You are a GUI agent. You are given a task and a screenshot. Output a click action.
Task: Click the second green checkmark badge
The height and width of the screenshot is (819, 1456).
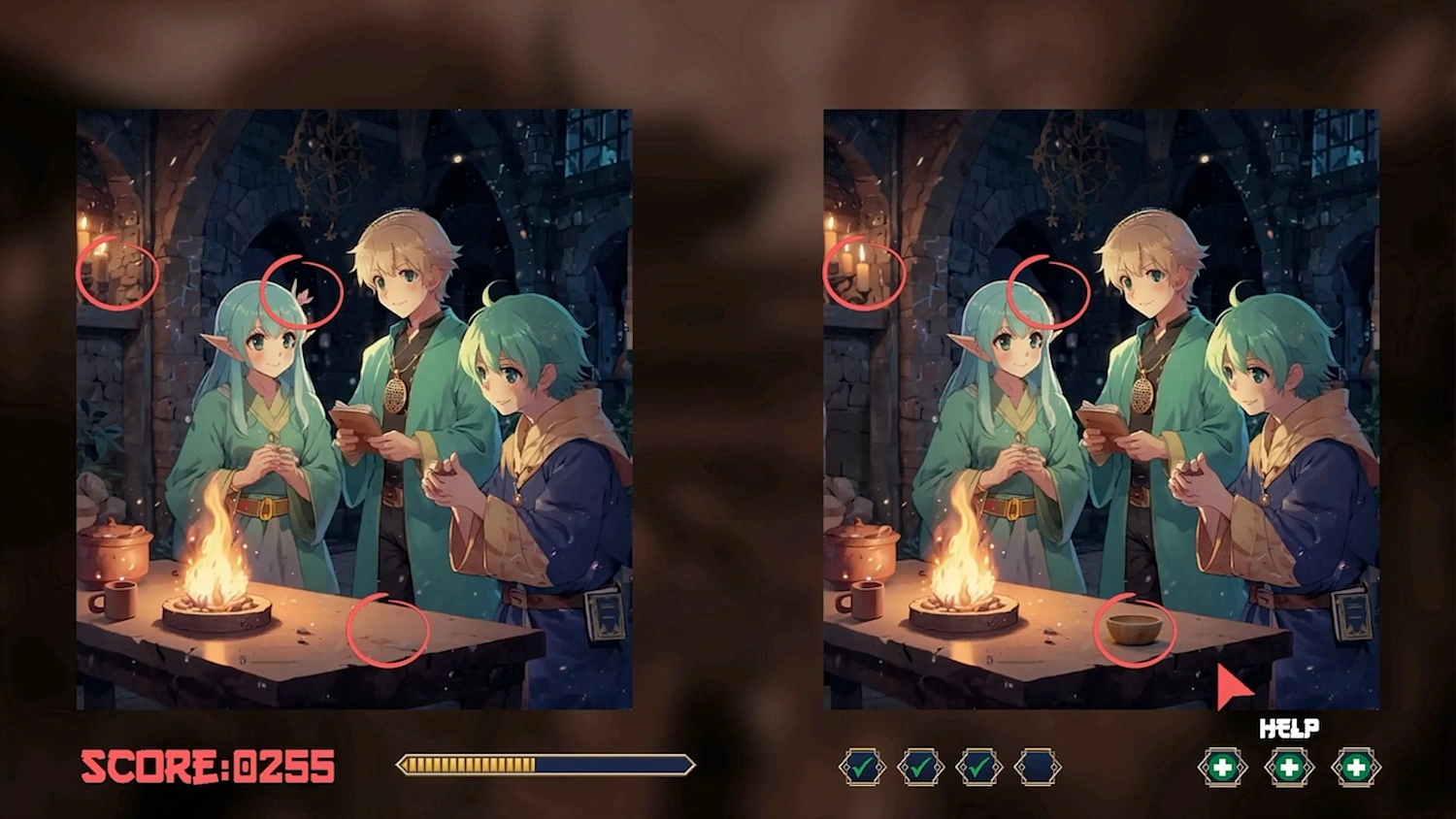(922, 768)
